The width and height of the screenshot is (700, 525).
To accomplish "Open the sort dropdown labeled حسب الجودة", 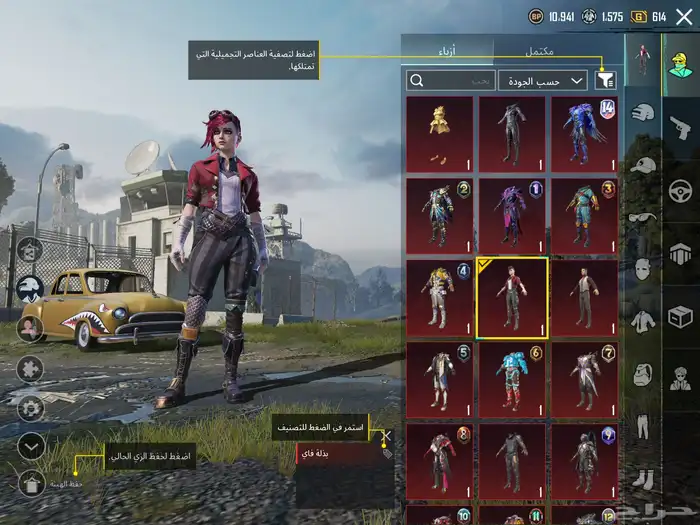I will tap(543, 80).
